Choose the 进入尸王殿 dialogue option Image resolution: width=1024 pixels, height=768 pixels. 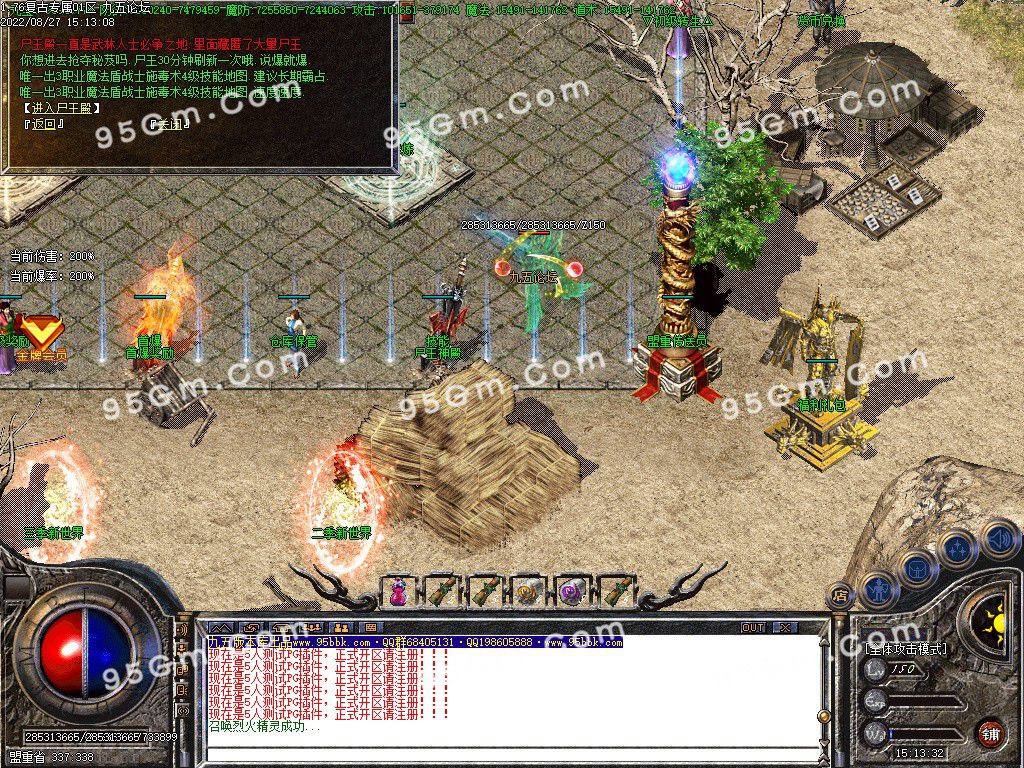tap(60, 108)
